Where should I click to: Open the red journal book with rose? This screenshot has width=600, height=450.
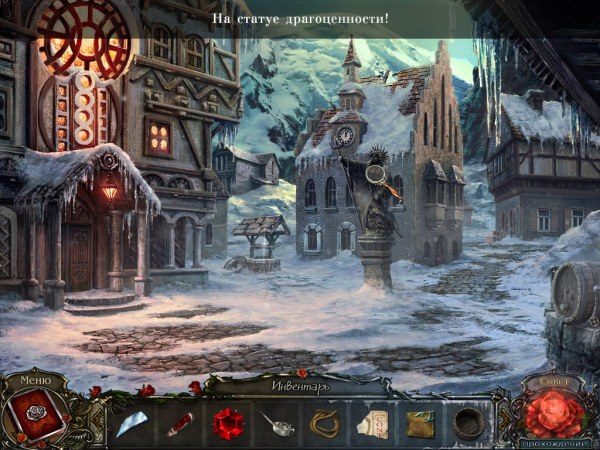[x=36, y=417]
